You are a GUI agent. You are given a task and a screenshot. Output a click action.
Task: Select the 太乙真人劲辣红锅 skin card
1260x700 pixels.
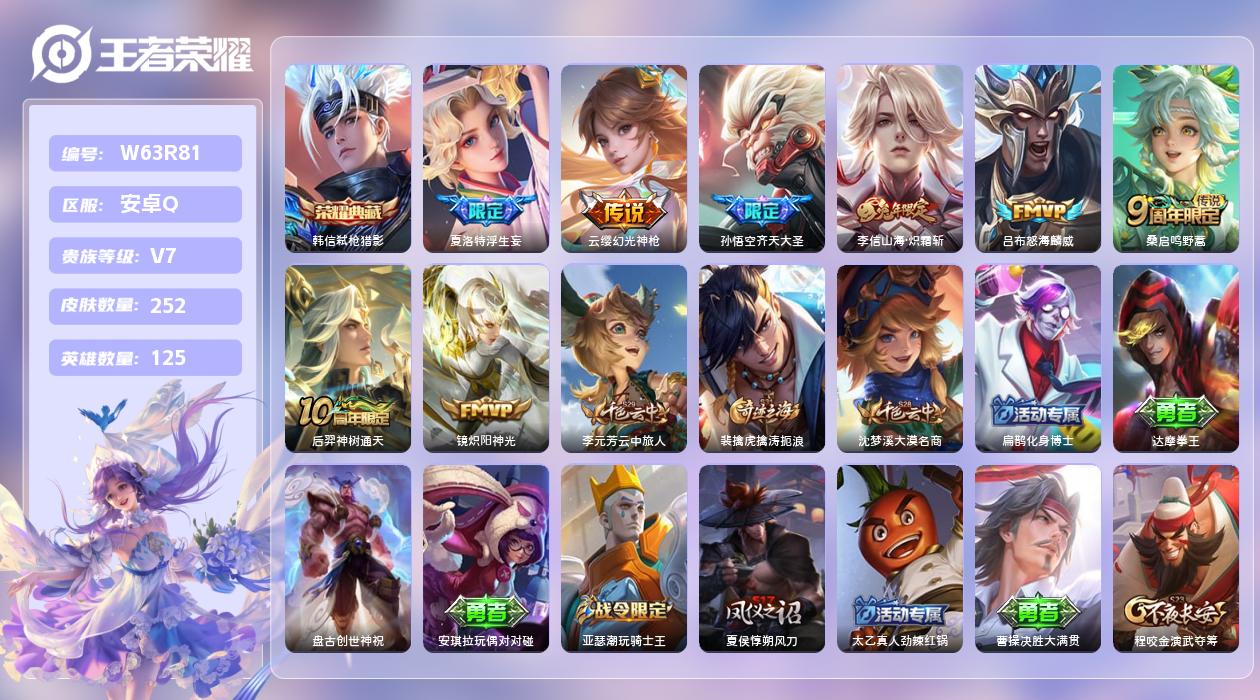coord(900,558)
